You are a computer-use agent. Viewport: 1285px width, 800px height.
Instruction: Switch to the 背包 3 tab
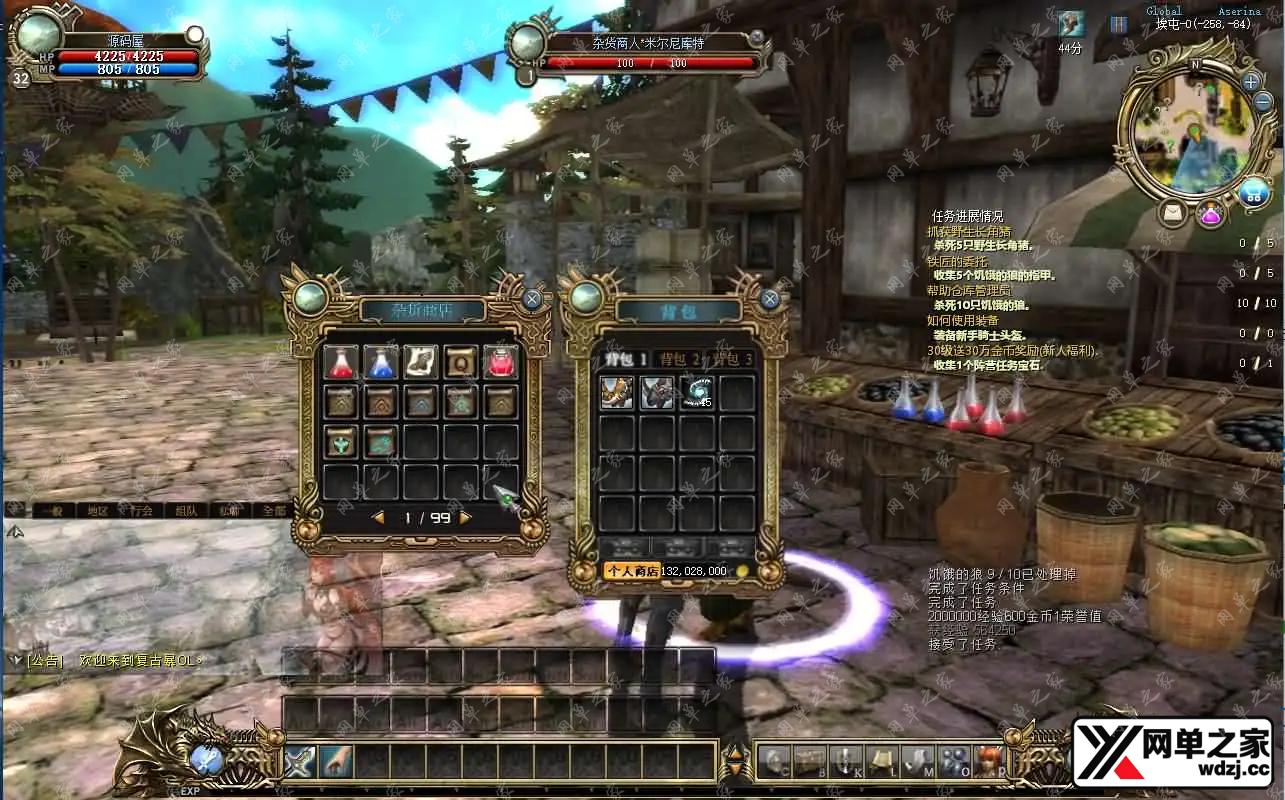click(x=732, y=358)
